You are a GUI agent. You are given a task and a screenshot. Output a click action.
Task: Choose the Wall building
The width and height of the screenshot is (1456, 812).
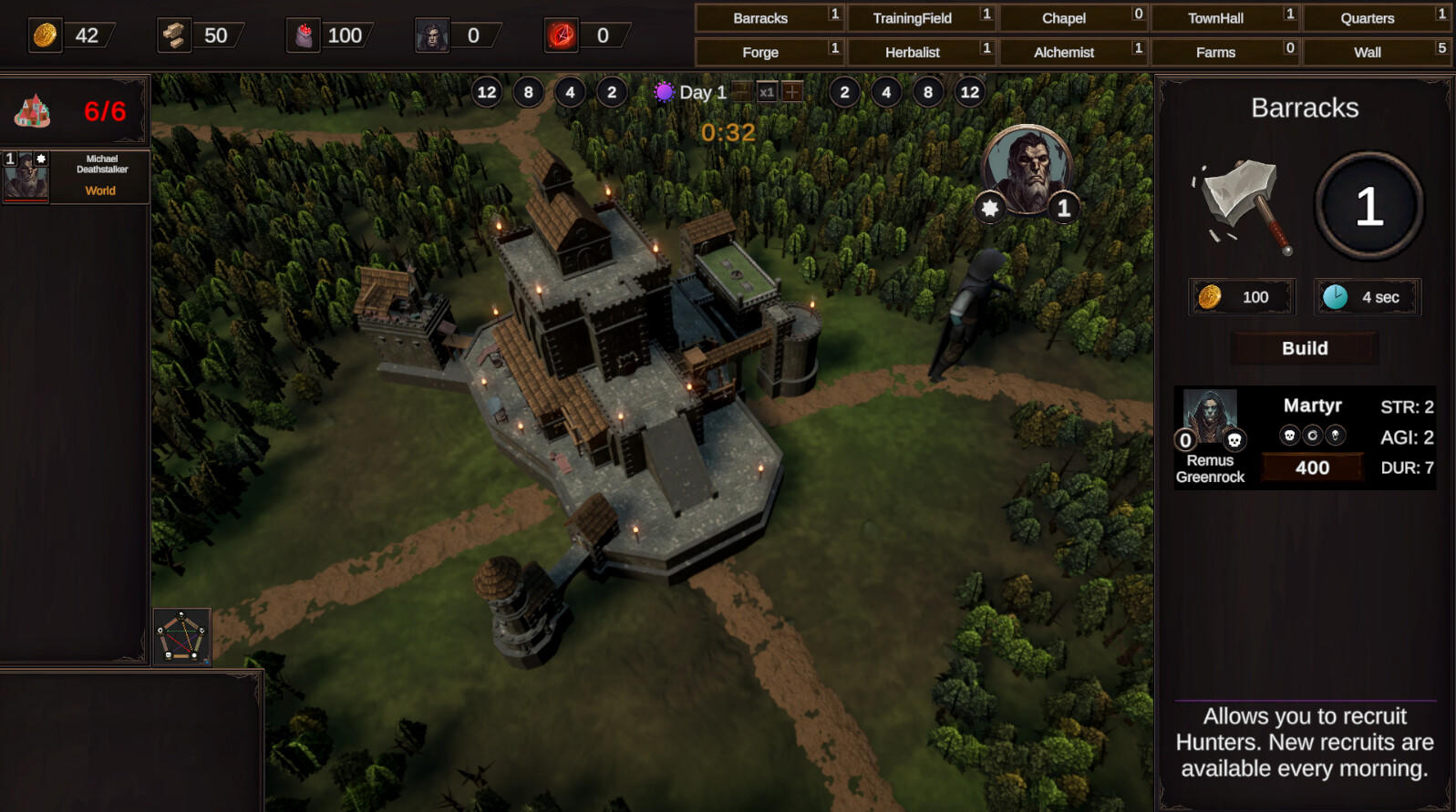1367,52
